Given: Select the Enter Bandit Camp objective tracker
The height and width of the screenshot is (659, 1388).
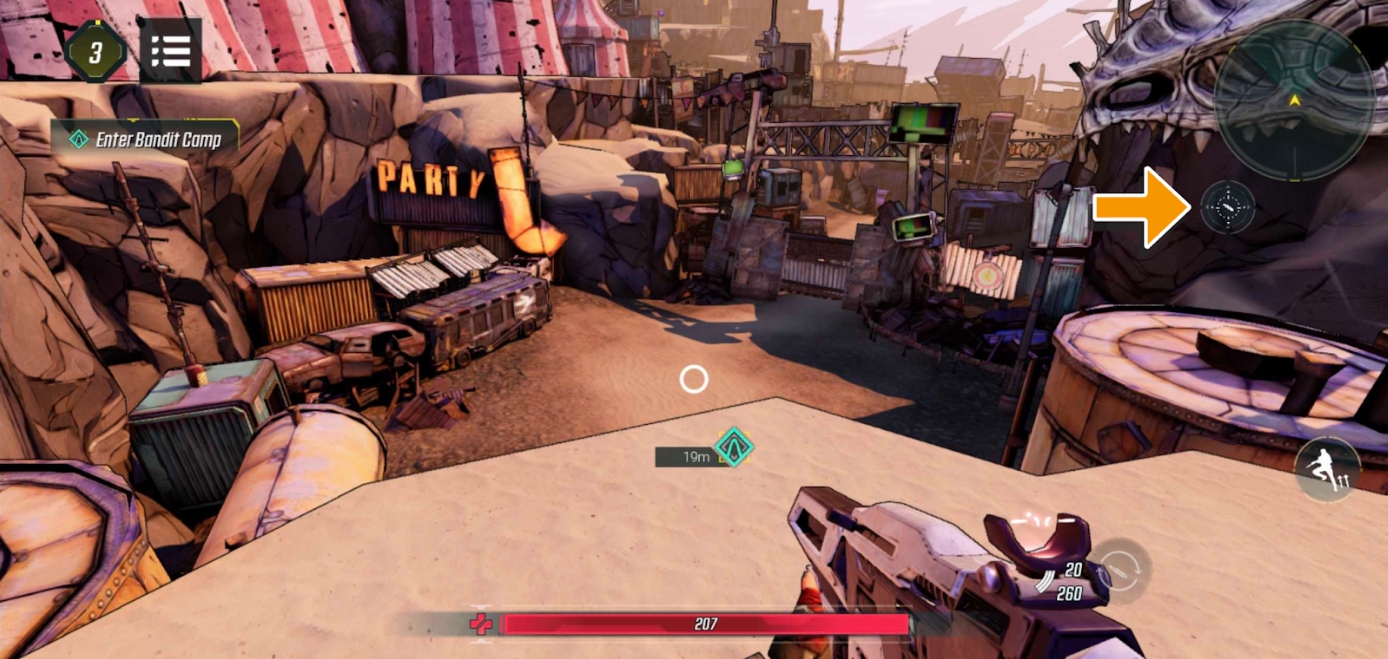Looking at the screenshot, I should tap(145, 139).
